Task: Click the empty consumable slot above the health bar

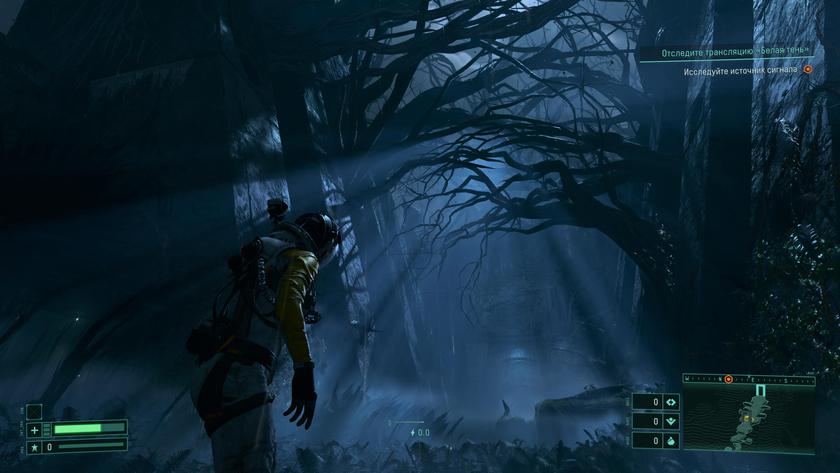Action: tap(34, 411)
